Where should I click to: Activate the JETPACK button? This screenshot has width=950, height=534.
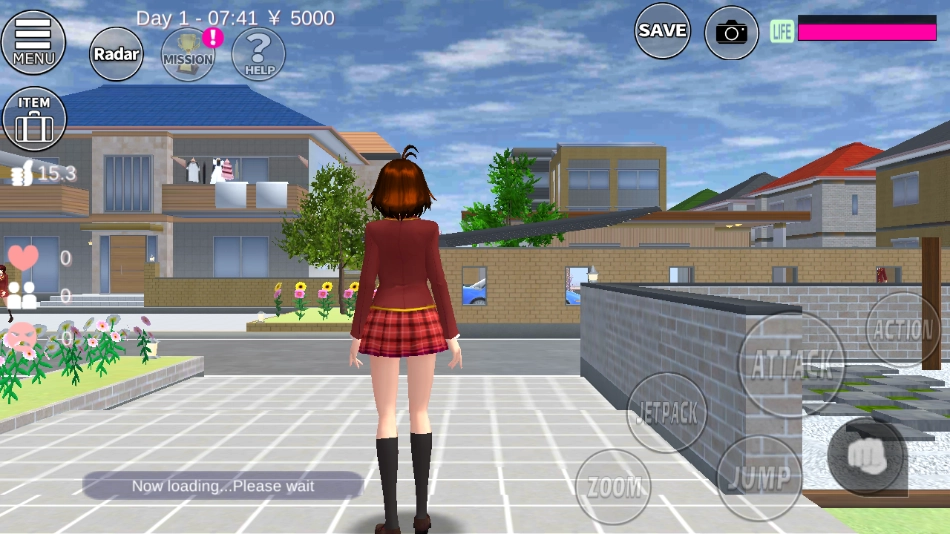tap(667, 412)
